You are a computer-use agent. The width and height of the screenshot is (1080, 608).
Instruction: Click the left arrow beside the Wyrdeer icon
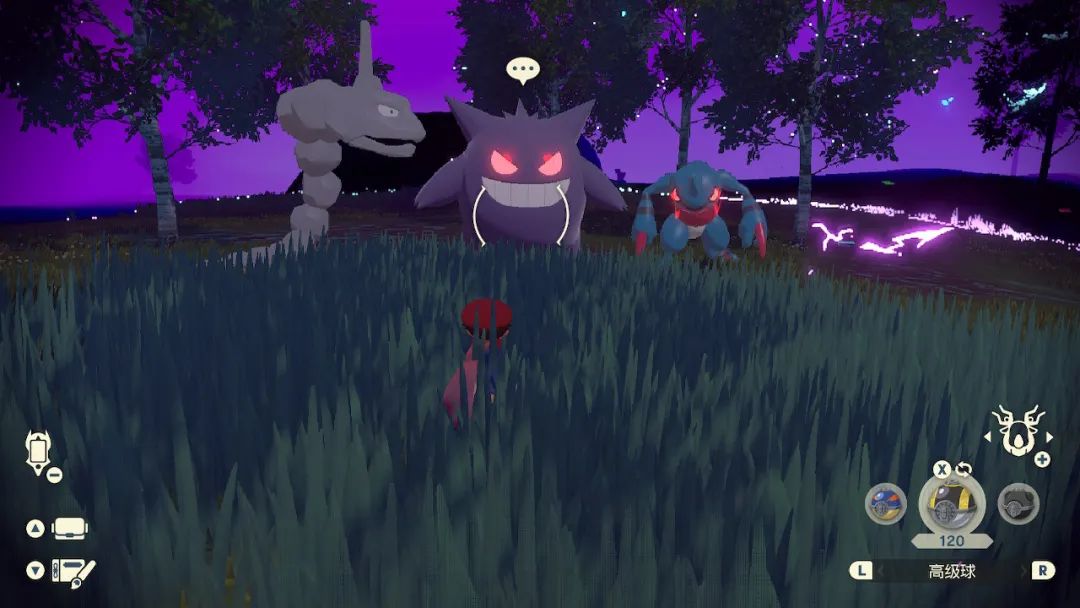tap(989, 437)
